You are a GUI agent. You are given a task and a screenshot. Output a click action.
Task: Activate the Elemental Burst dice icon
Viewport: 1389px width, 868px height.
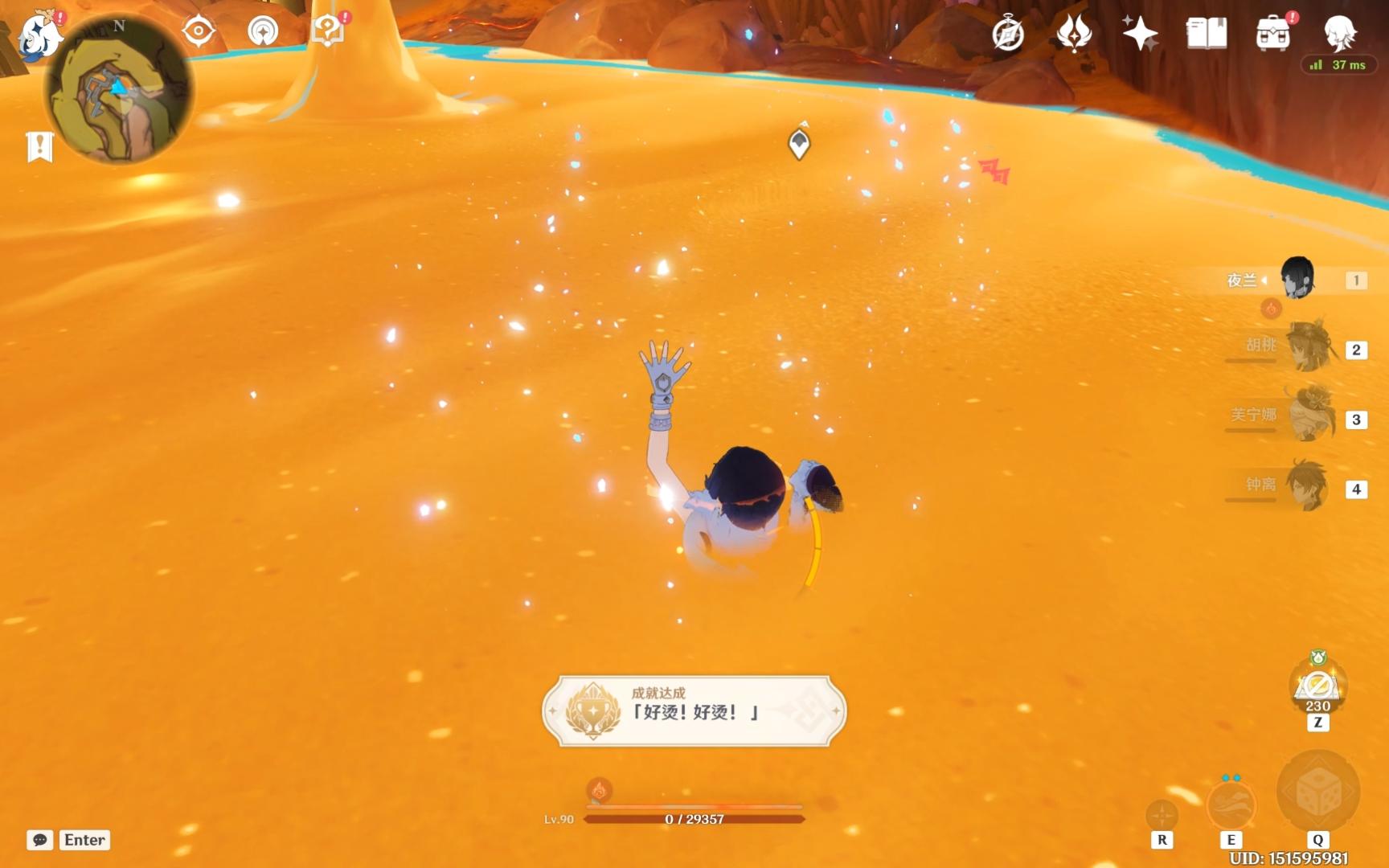(1318, 792)
